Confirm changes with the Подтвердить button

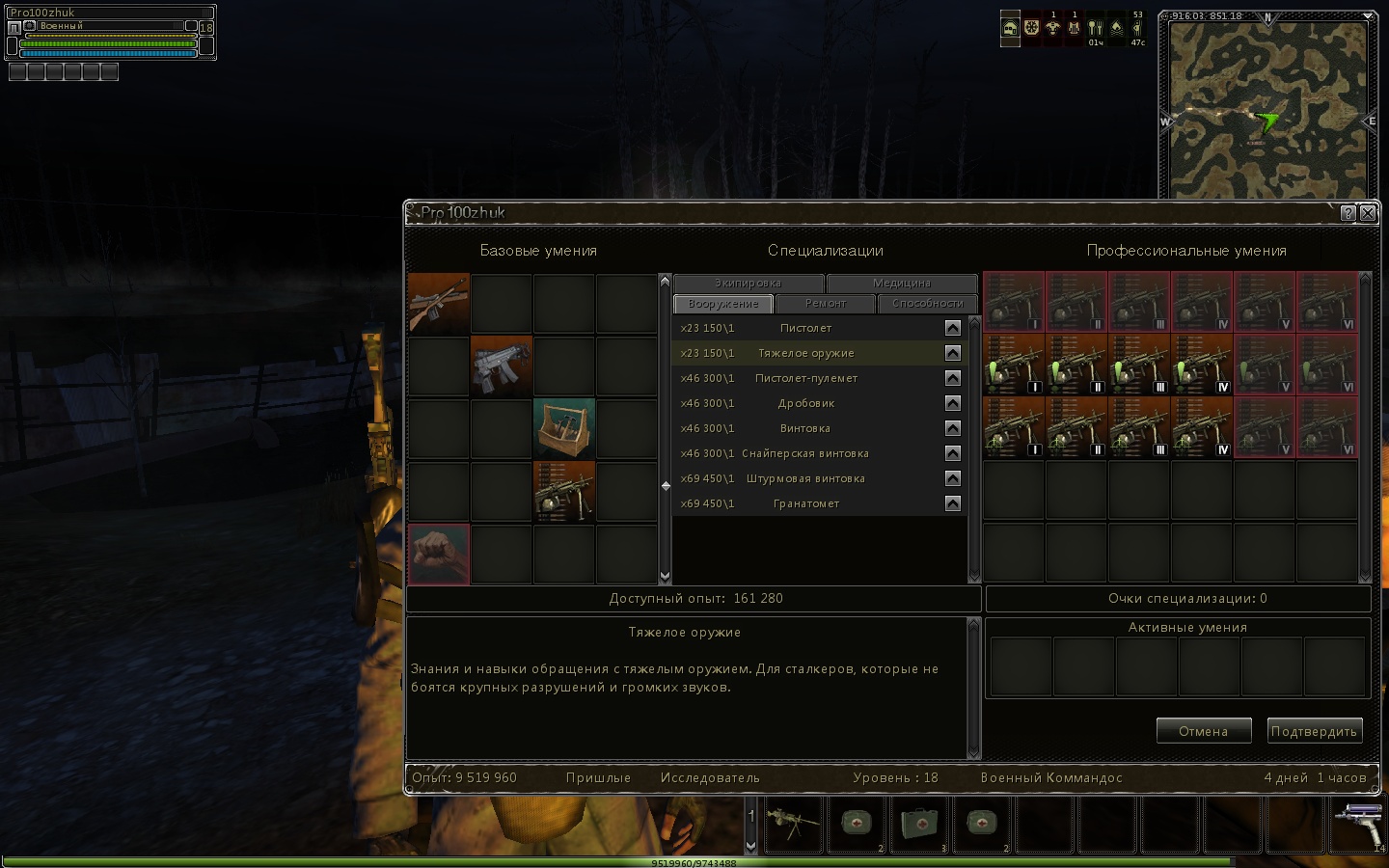point(1314,731)
